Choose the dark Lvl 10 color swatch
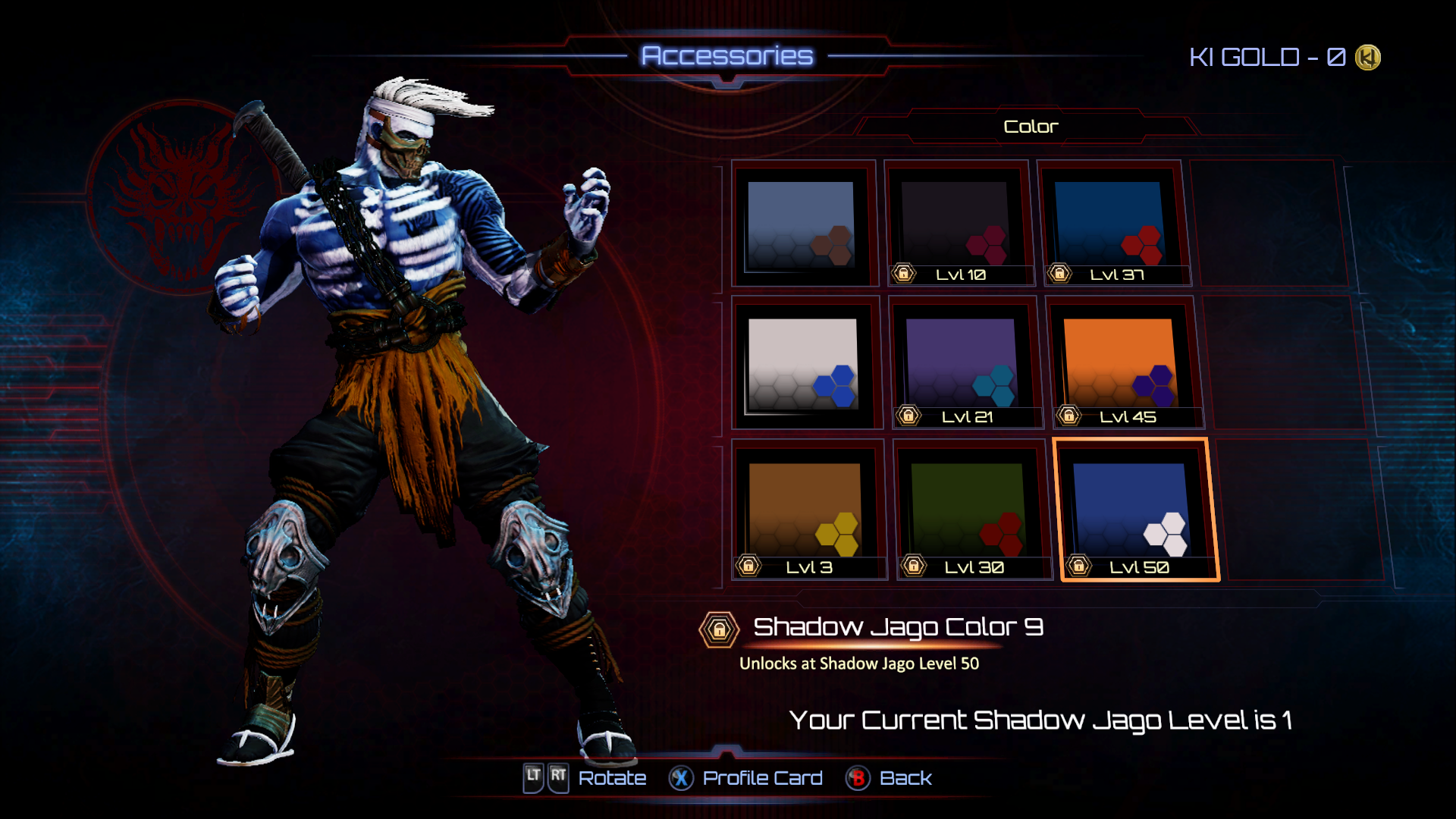 [x=958, y=224]
